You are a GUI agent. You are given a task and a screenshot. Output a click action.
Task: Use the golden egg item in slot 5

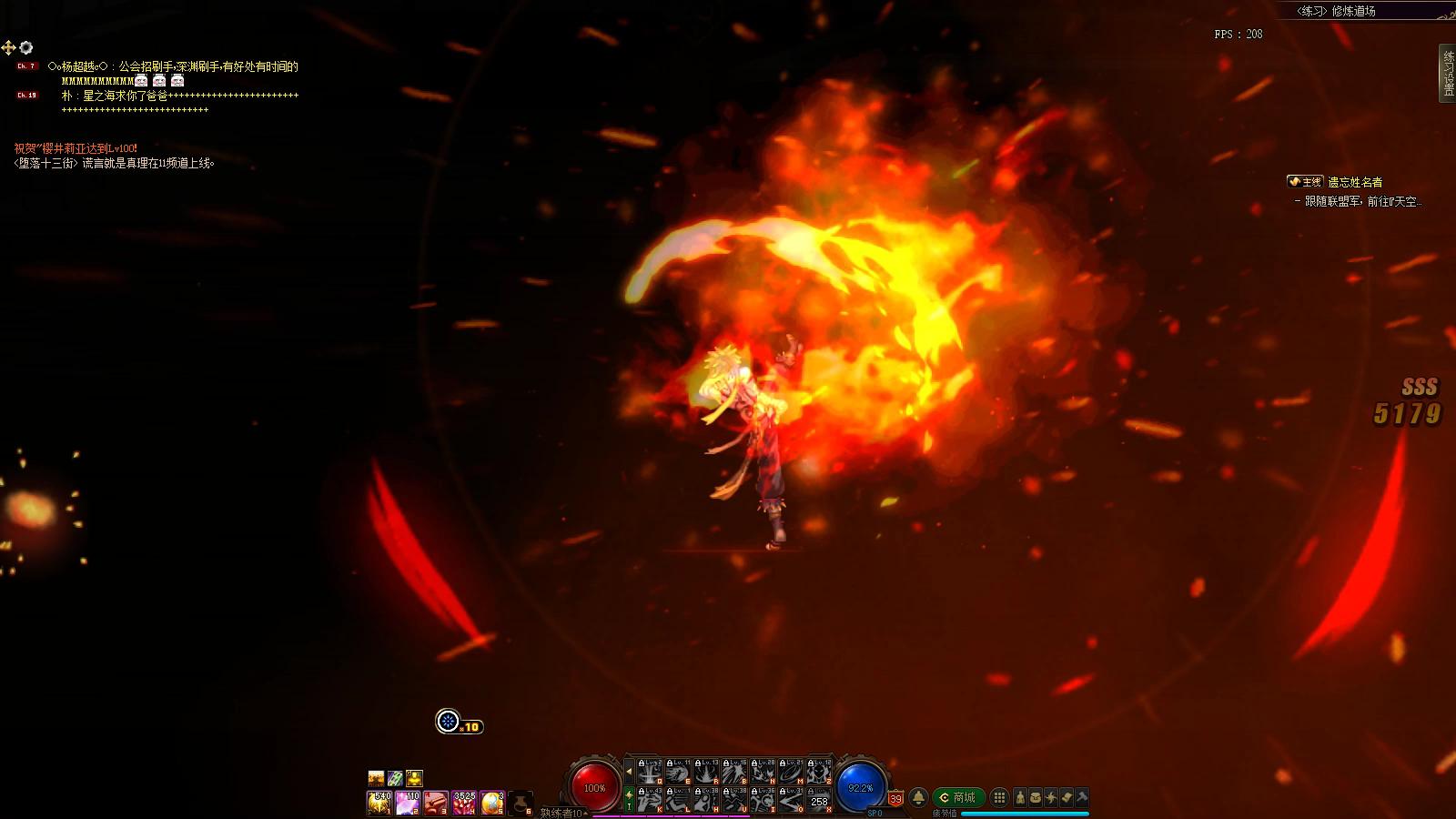coord(492,802)
